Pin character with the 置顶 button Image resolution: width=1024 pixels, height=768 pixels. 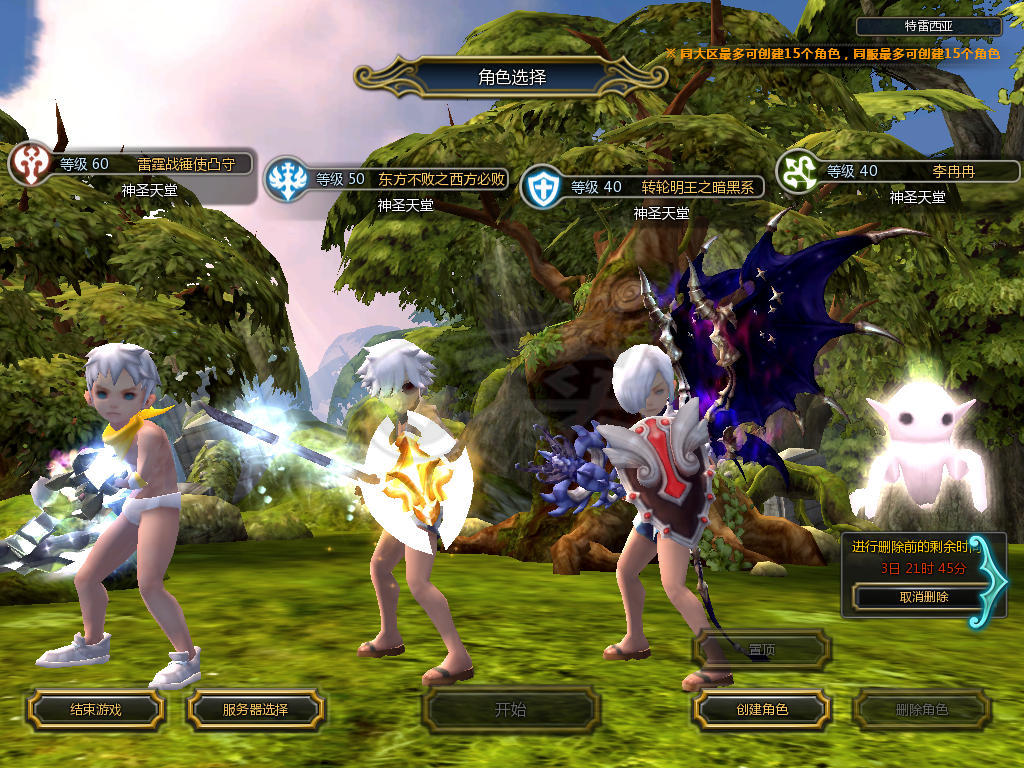(x=762, y=650)
